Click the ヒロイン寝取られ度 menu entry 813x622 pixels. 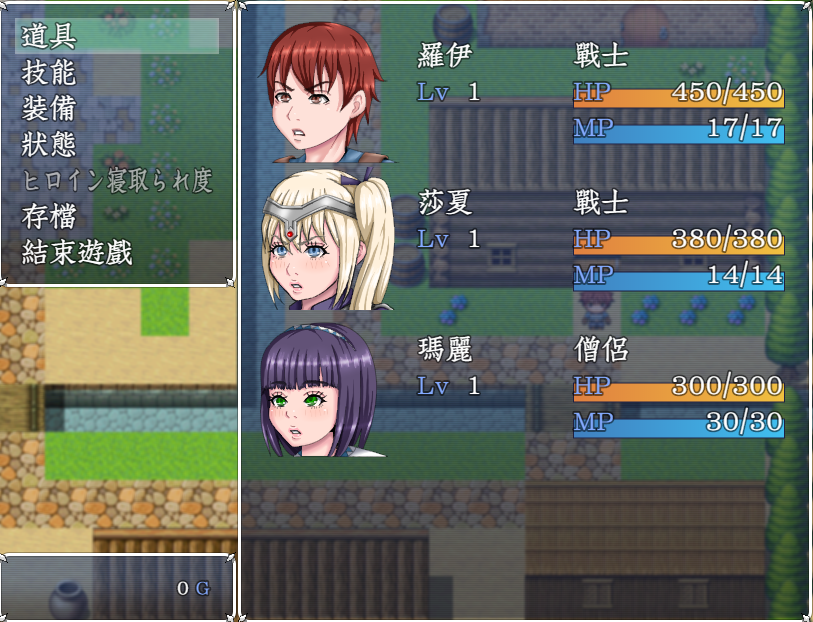117,180
